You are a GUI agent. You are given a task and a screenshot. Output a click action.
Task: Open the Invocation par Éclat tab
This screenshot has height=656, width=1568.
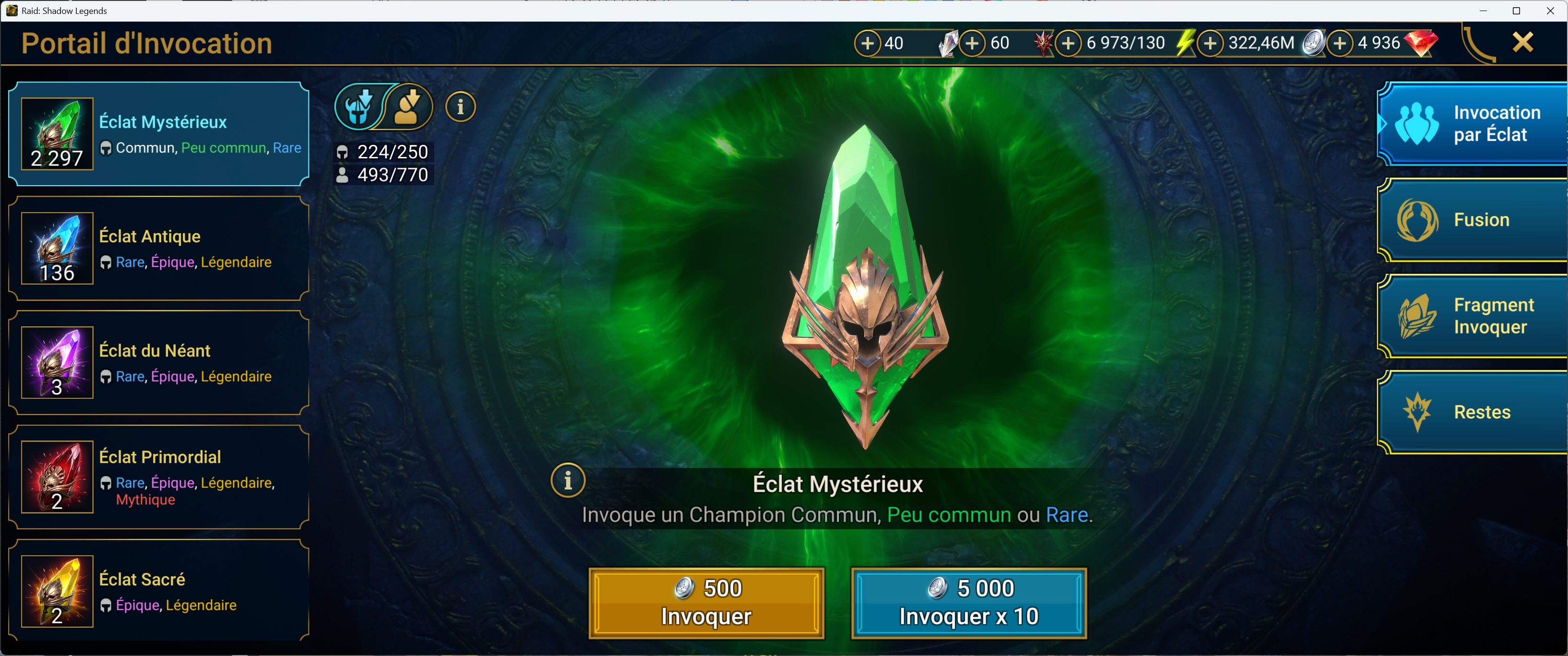(1473, 123)
